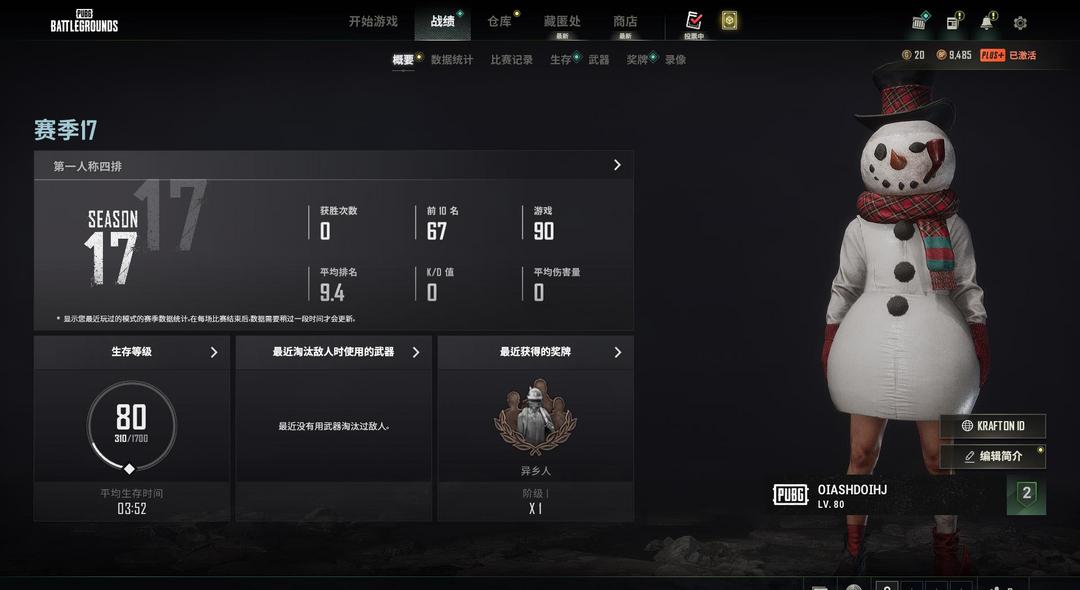Check the notification bell icon
Image resolution: width=1080 pixels, height=590 pixels.
986,22
